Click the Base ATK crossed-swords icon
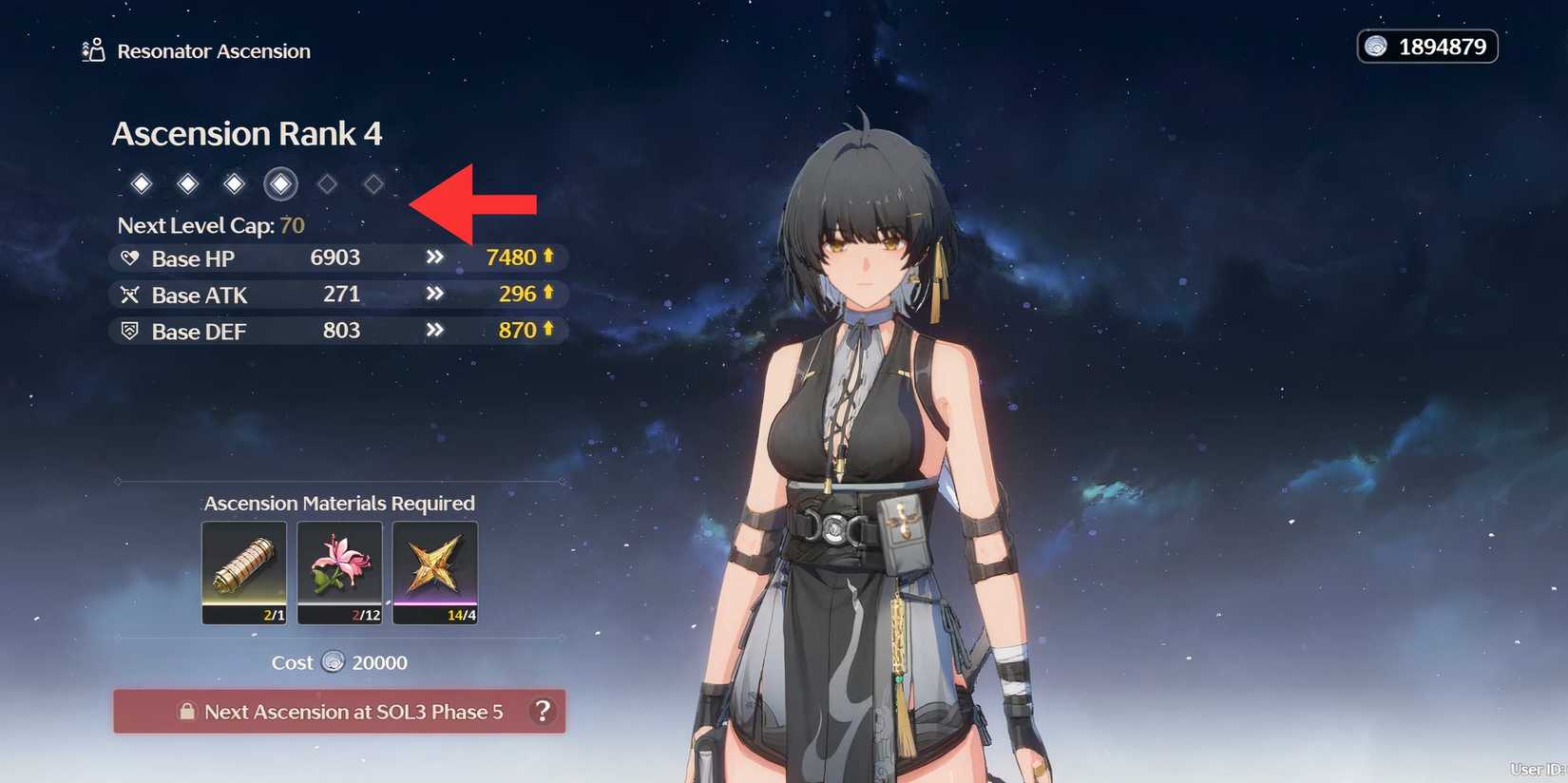This screenshot has height=783, width=1568. coord(130,295)
